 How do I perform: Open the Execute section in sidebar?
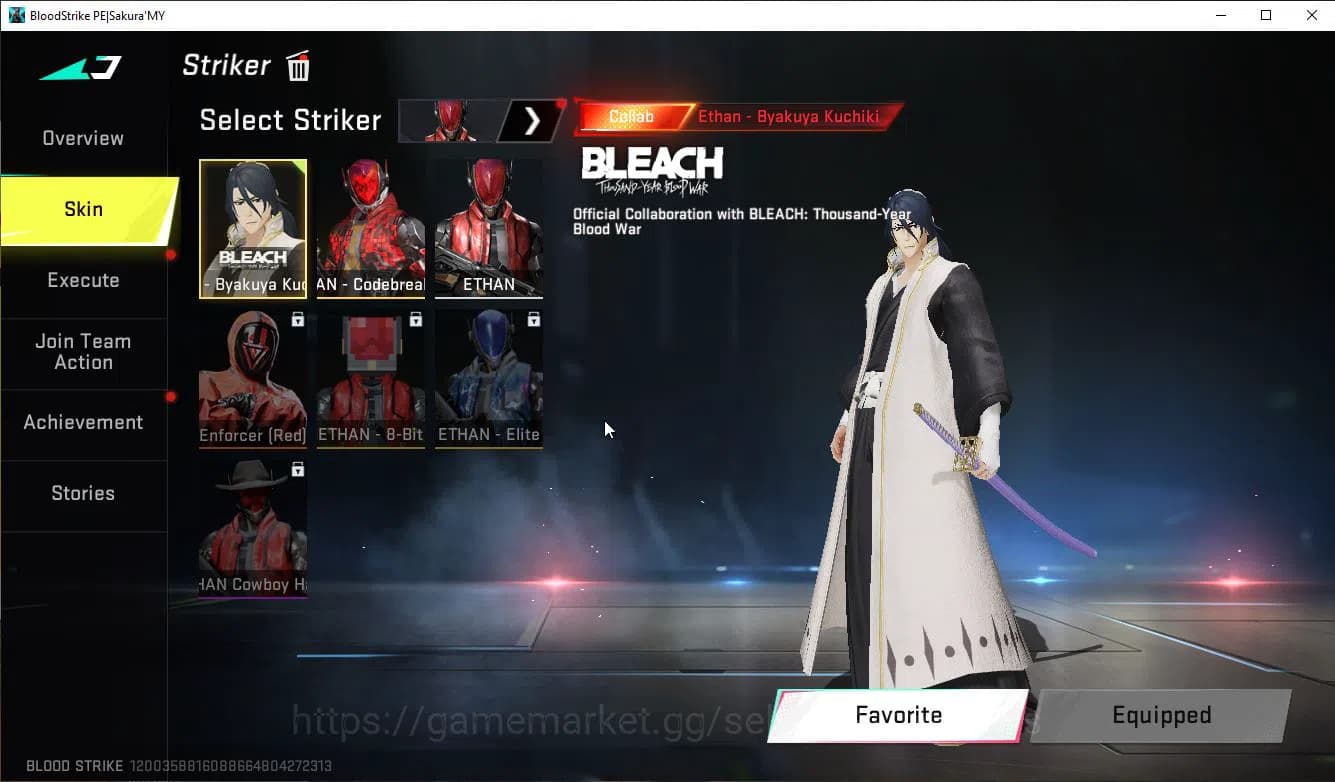[83, 280]
